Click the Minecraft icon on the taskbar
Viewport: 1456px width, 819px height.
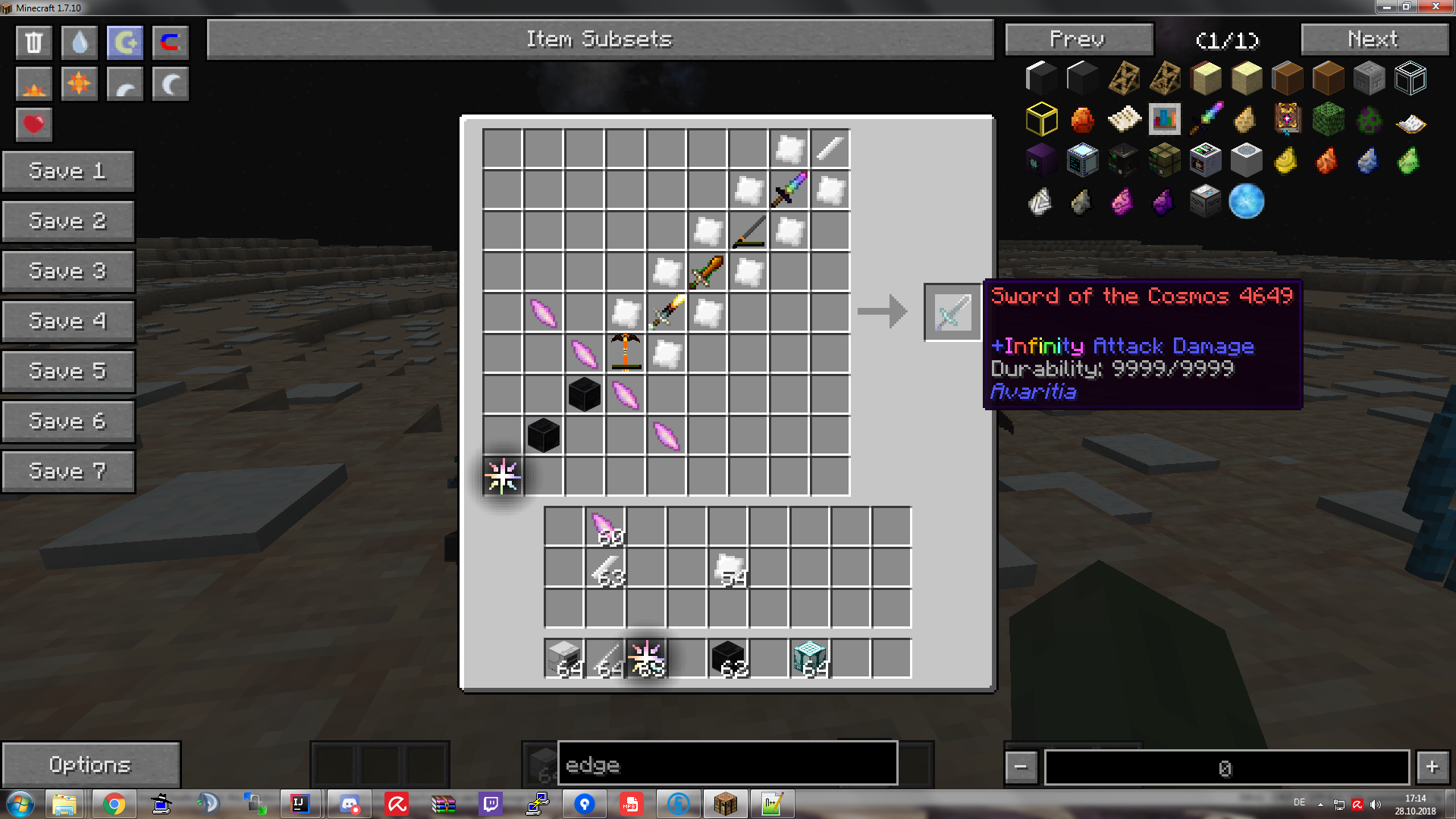coord(725,803)
